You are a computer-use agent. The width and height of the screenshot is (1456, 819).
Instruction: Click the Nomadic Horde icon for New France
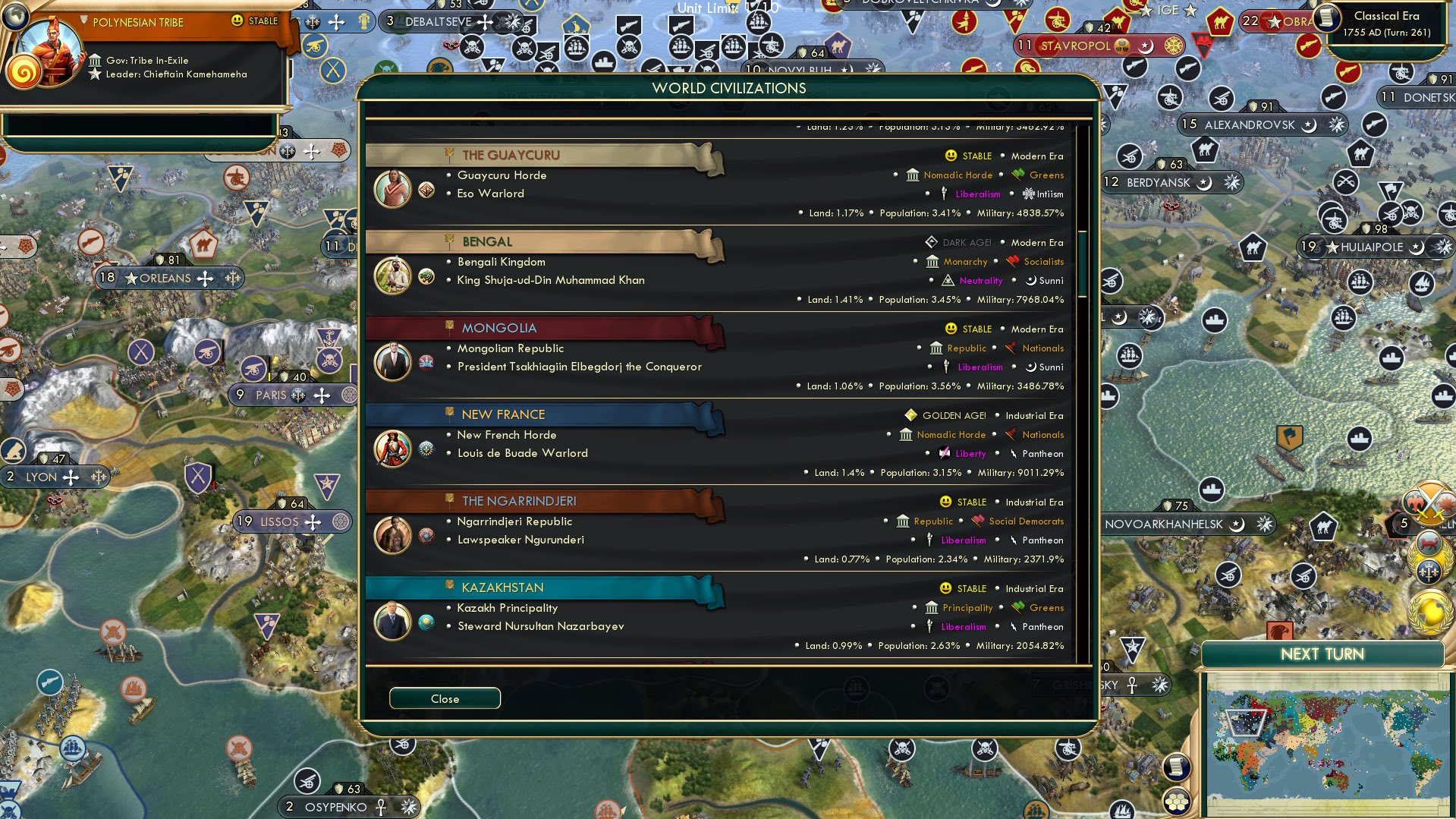(905, 434)
